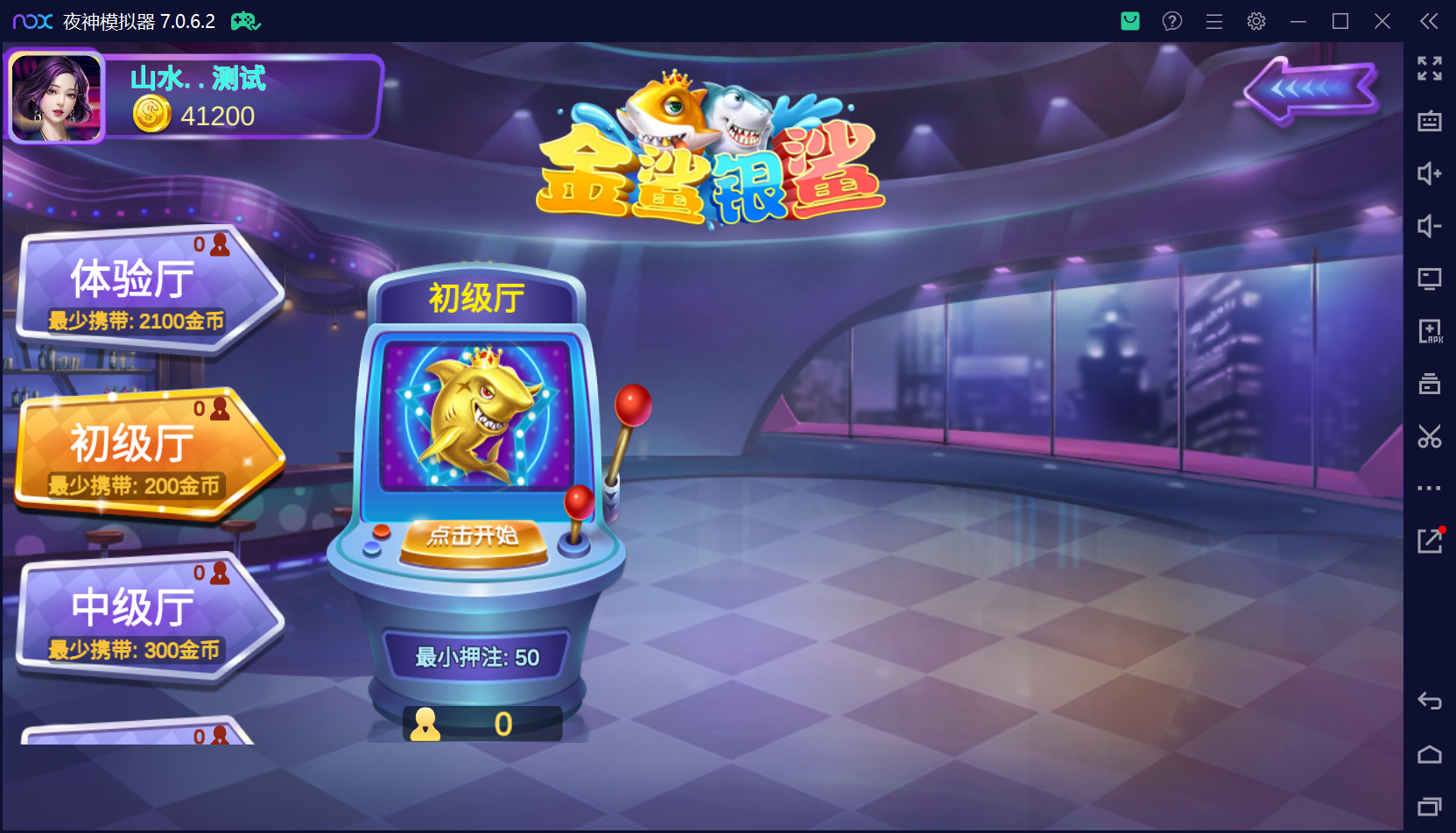Open the keyboard mapping tool
The image size is (1456, 833).
click(1429, 122)
